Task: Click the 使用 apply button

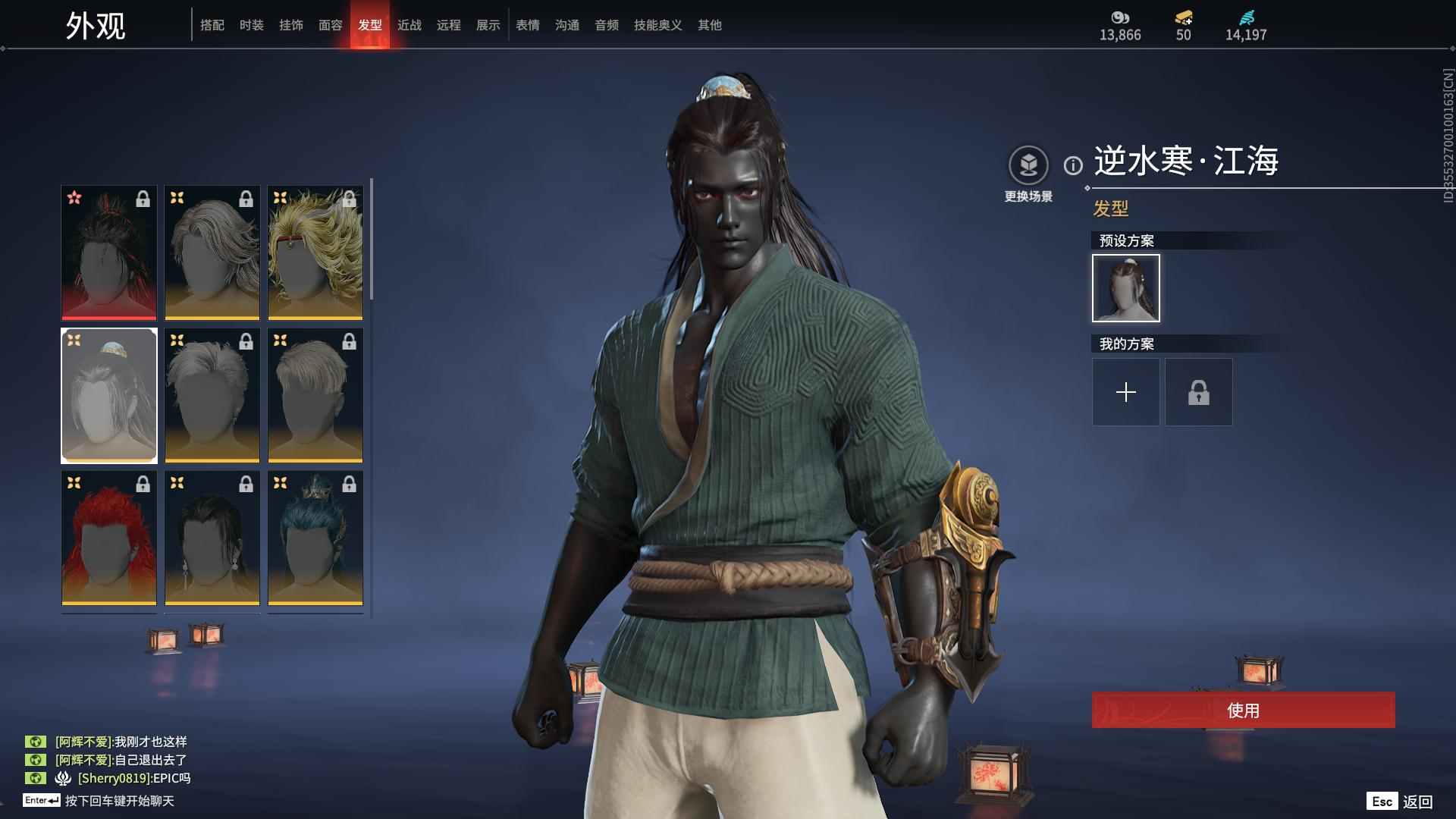Action: point(1242,711)
